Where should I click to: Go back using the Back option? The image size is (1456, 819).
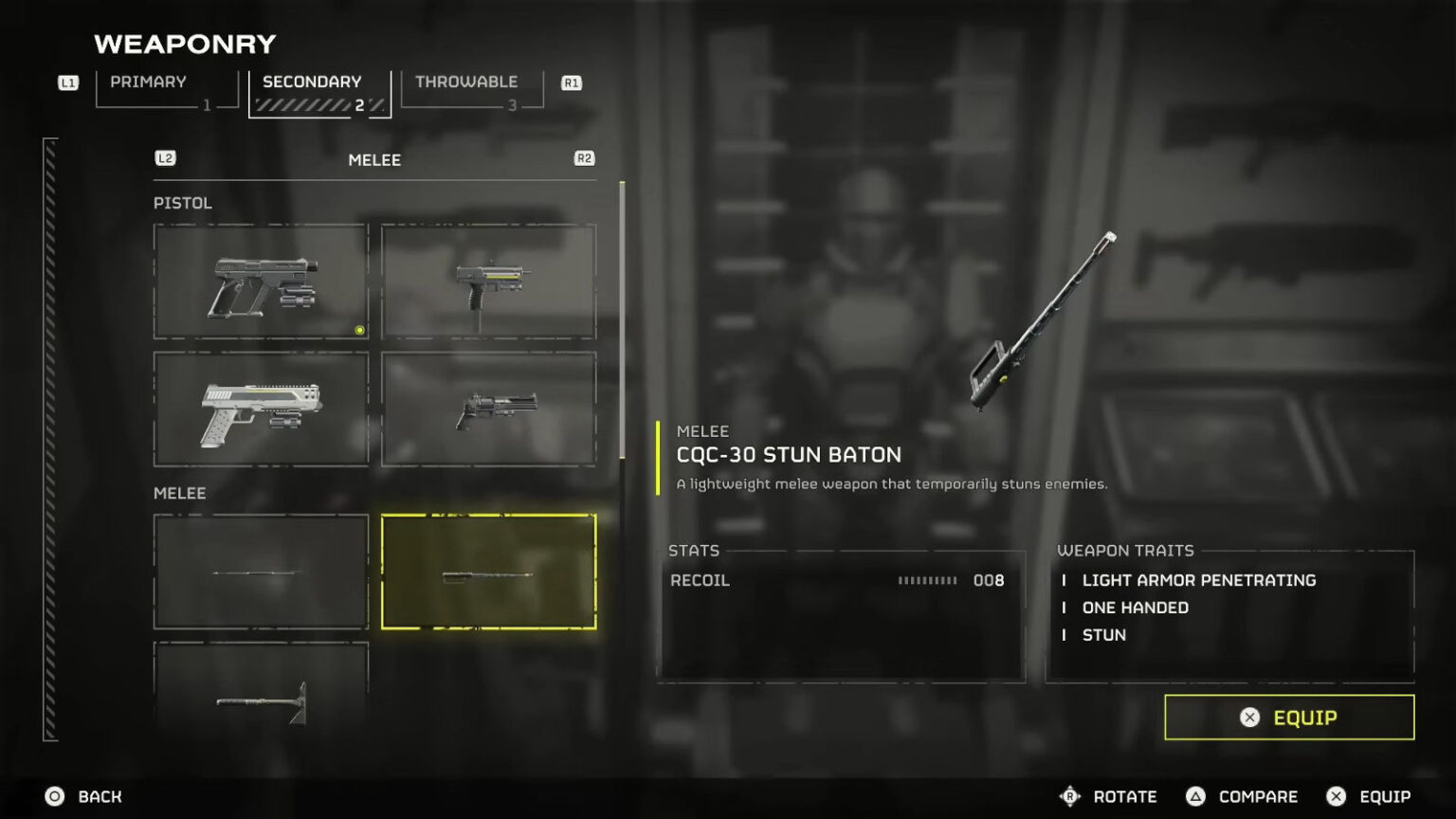tap(83, 796)
